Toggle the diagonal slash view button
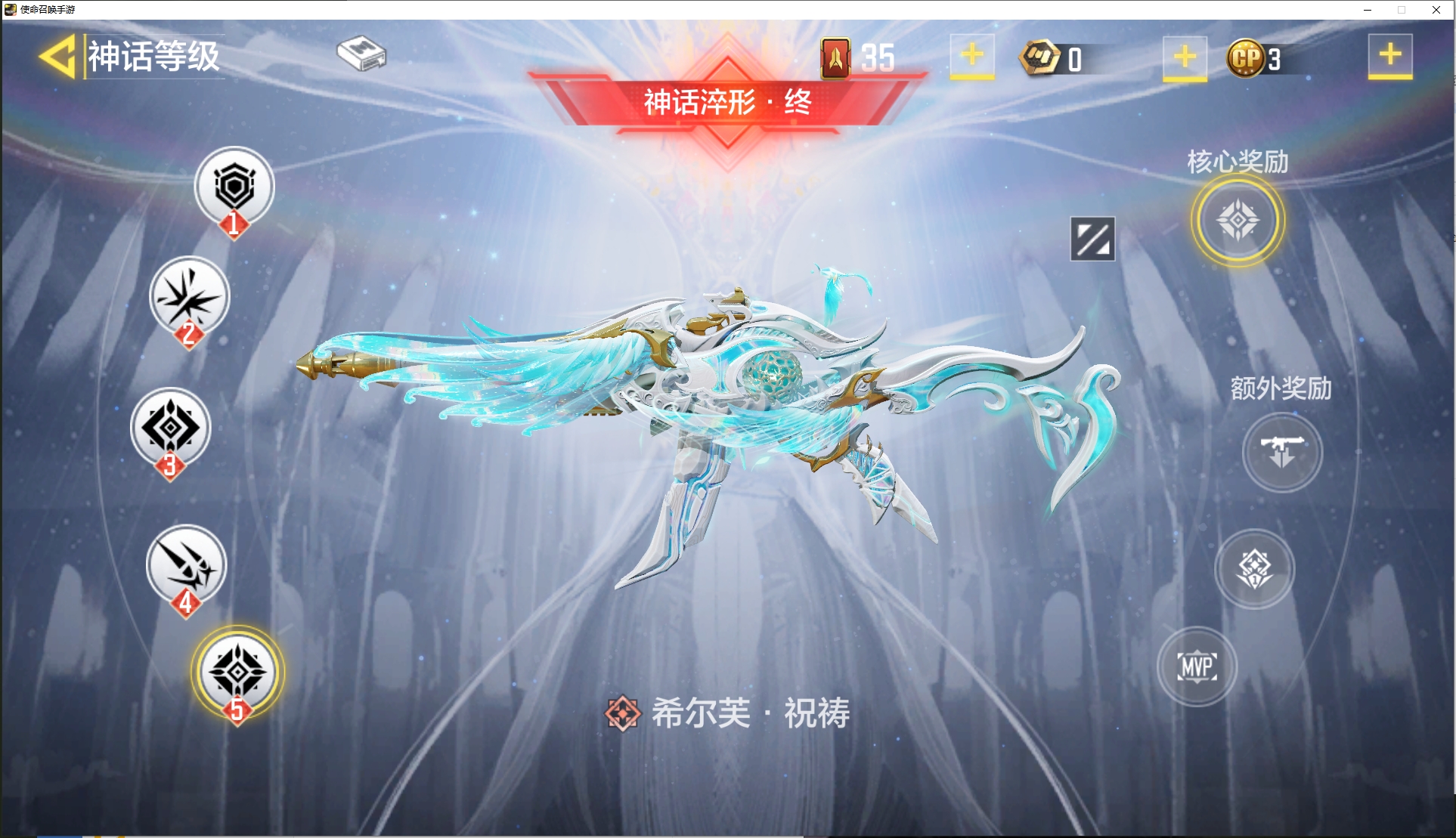1456x838 pixels. [x=1092, y=239]
